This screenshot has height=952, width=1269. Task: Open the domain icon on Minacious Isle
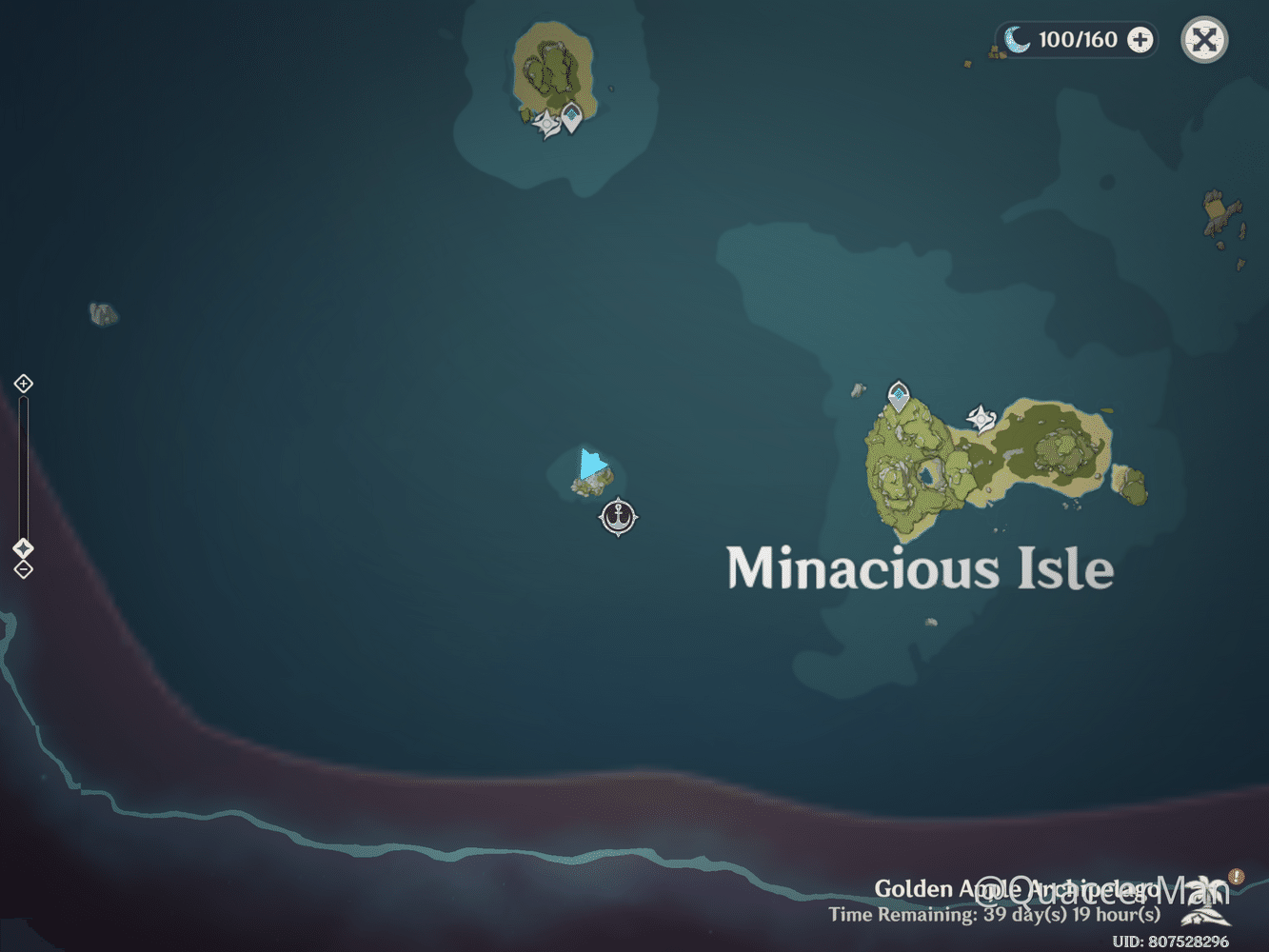tap(981, 416)
